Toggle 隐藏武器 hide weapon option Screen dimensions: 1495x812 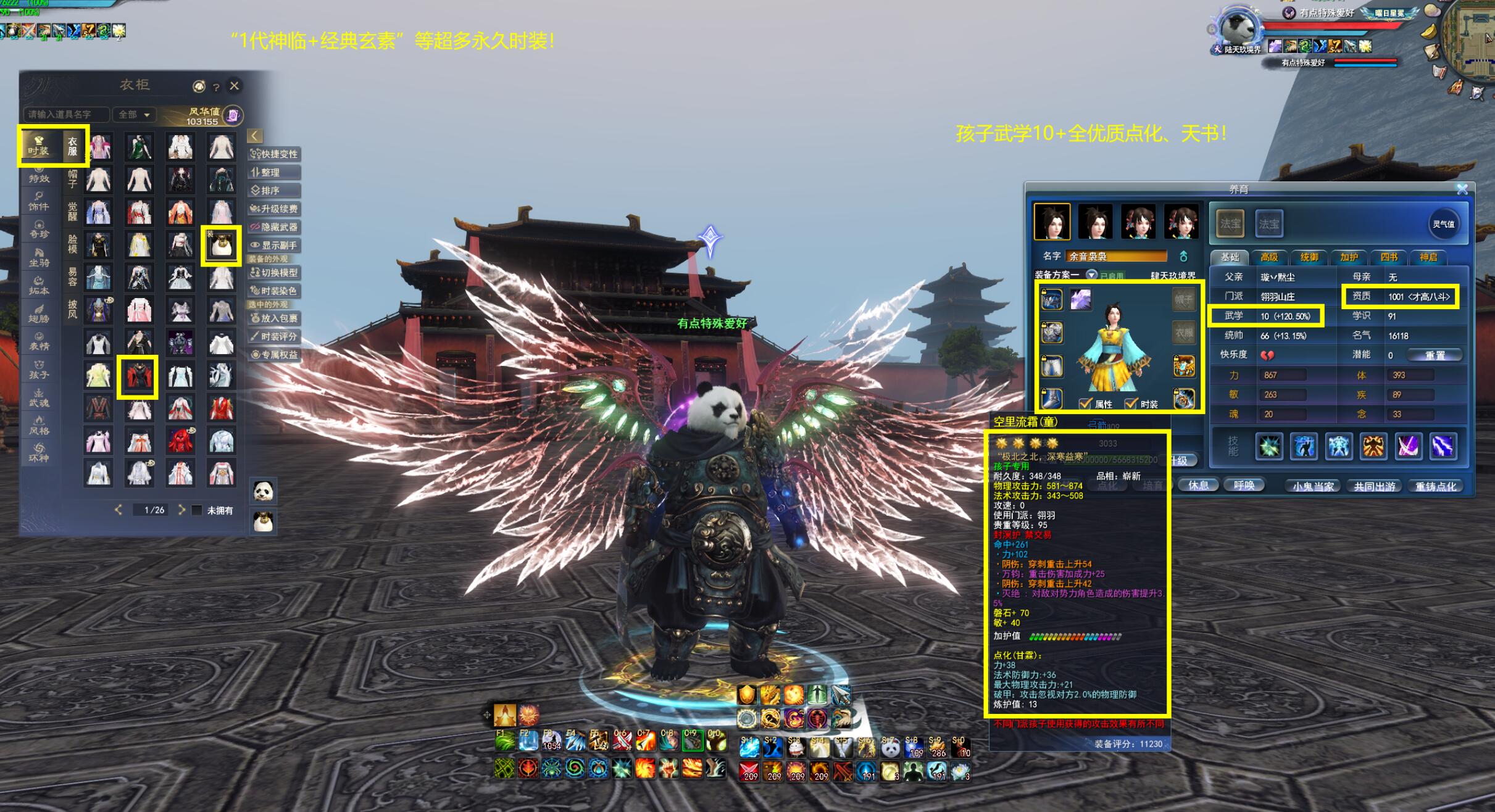tap(275, 227)
